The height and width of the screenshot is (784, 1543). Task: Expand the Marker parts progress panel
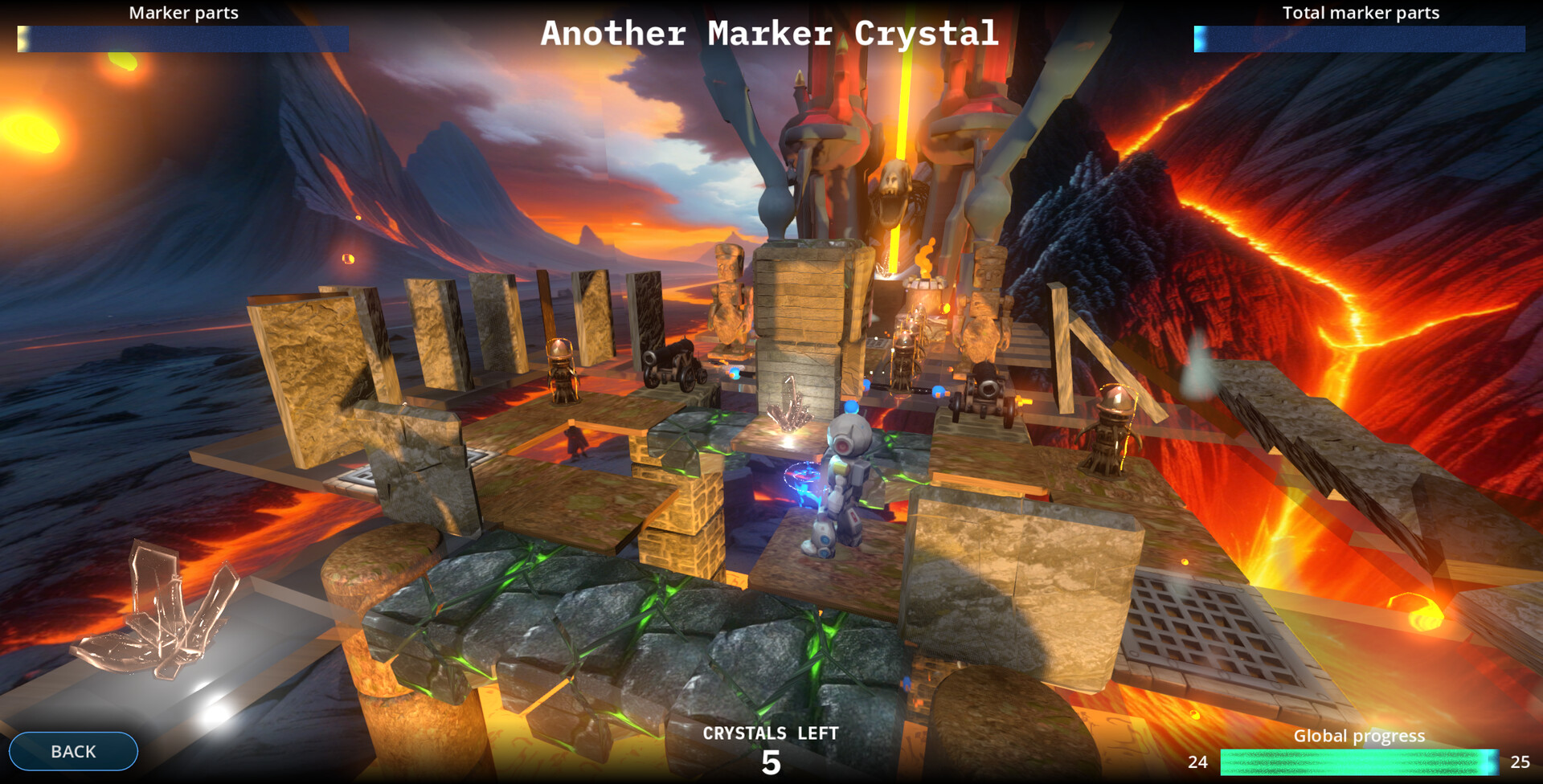click(182, 36)
